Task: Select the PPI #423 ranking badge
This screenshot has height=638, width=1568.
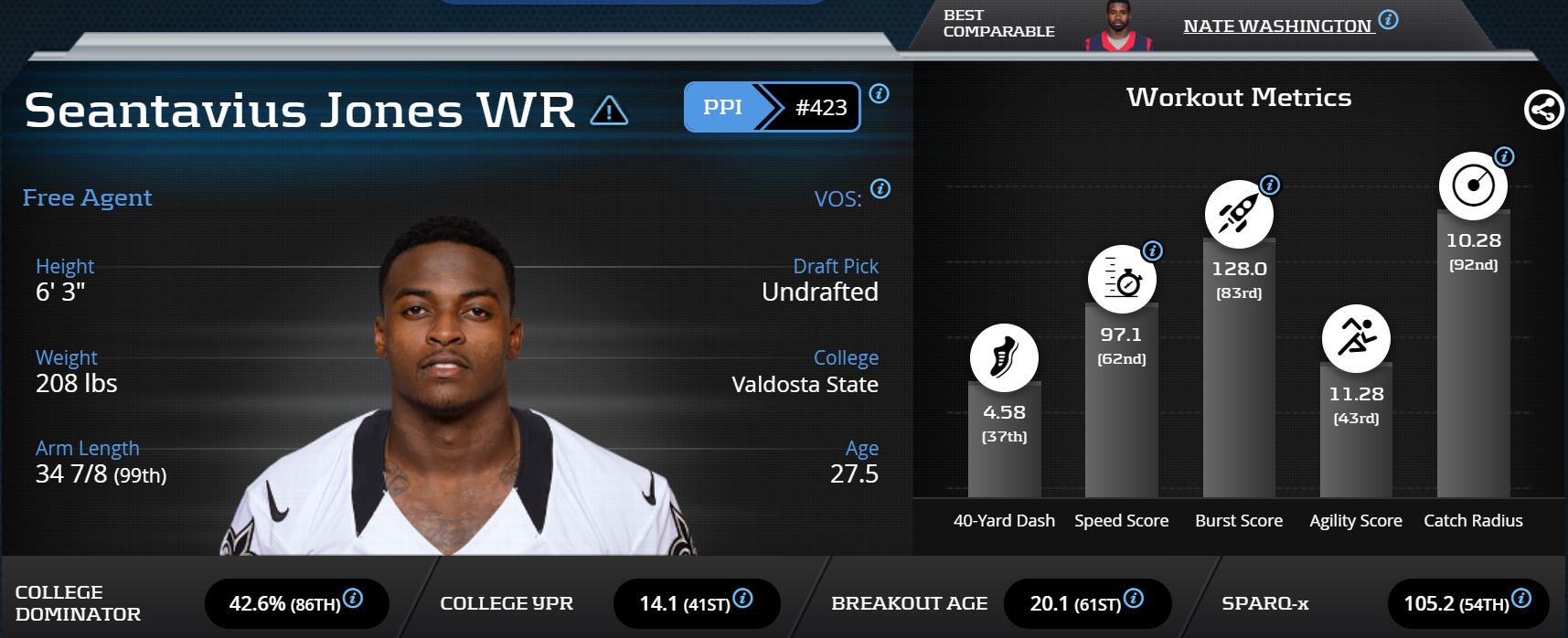Action: 772,107
